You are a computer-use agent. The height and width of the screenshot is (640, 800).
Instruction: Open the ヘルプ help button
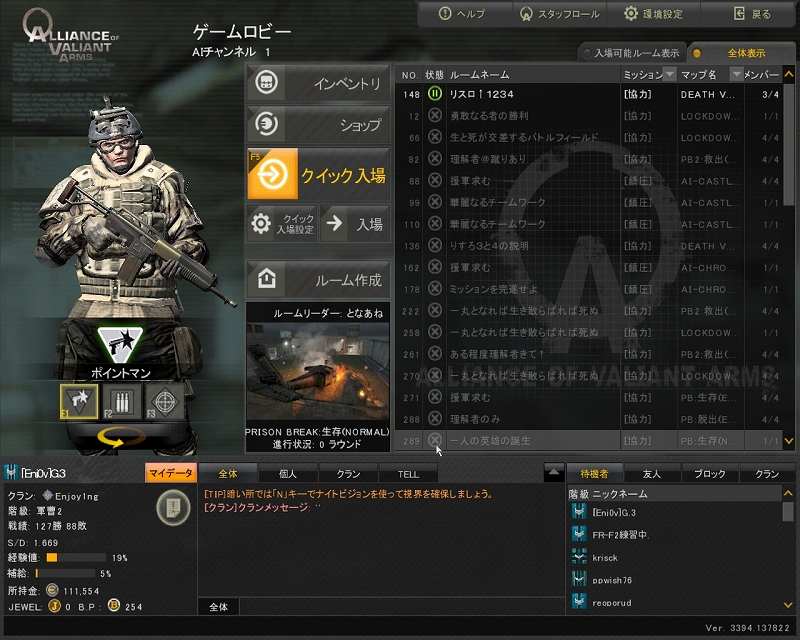point(463,14)
